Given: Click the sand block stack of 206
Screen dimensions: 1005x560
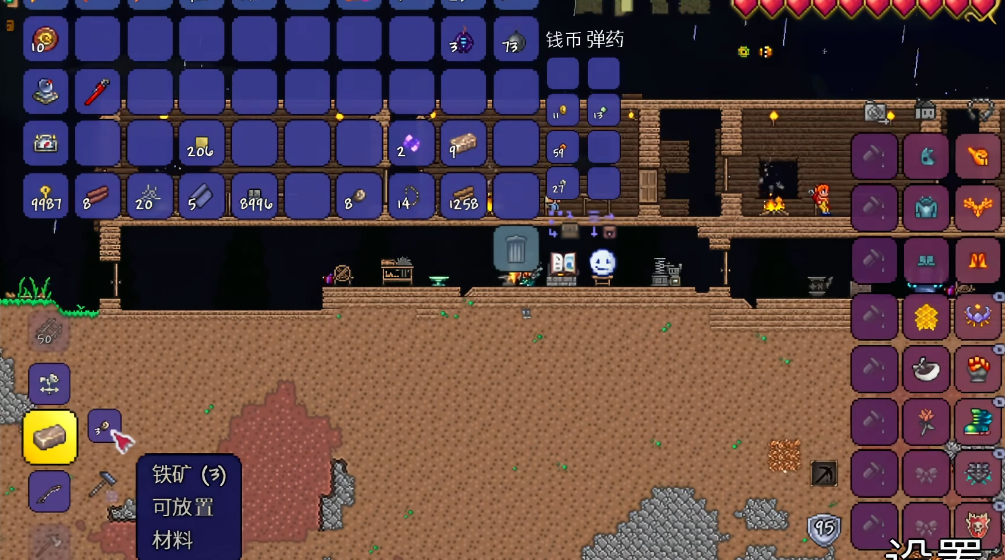Looking at the screenshot, I should click(202, 144).
